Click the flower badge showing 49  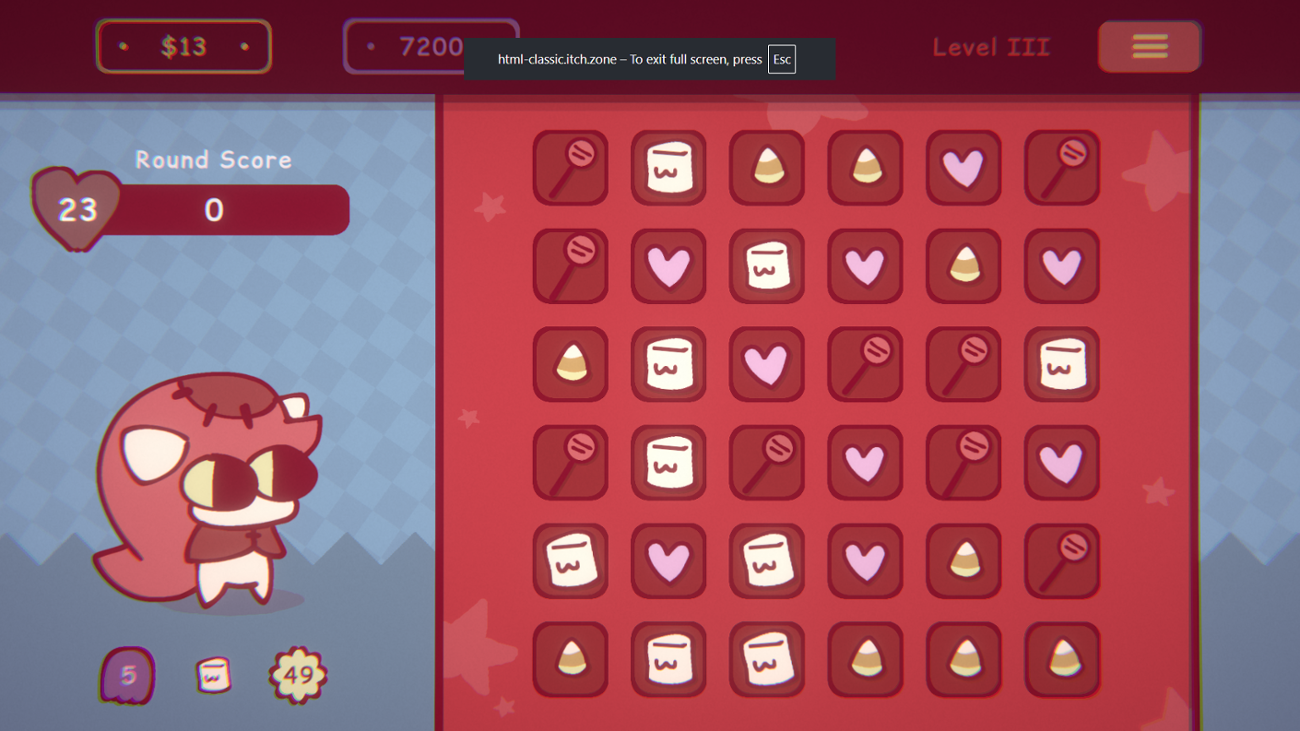tap(295, 676)
